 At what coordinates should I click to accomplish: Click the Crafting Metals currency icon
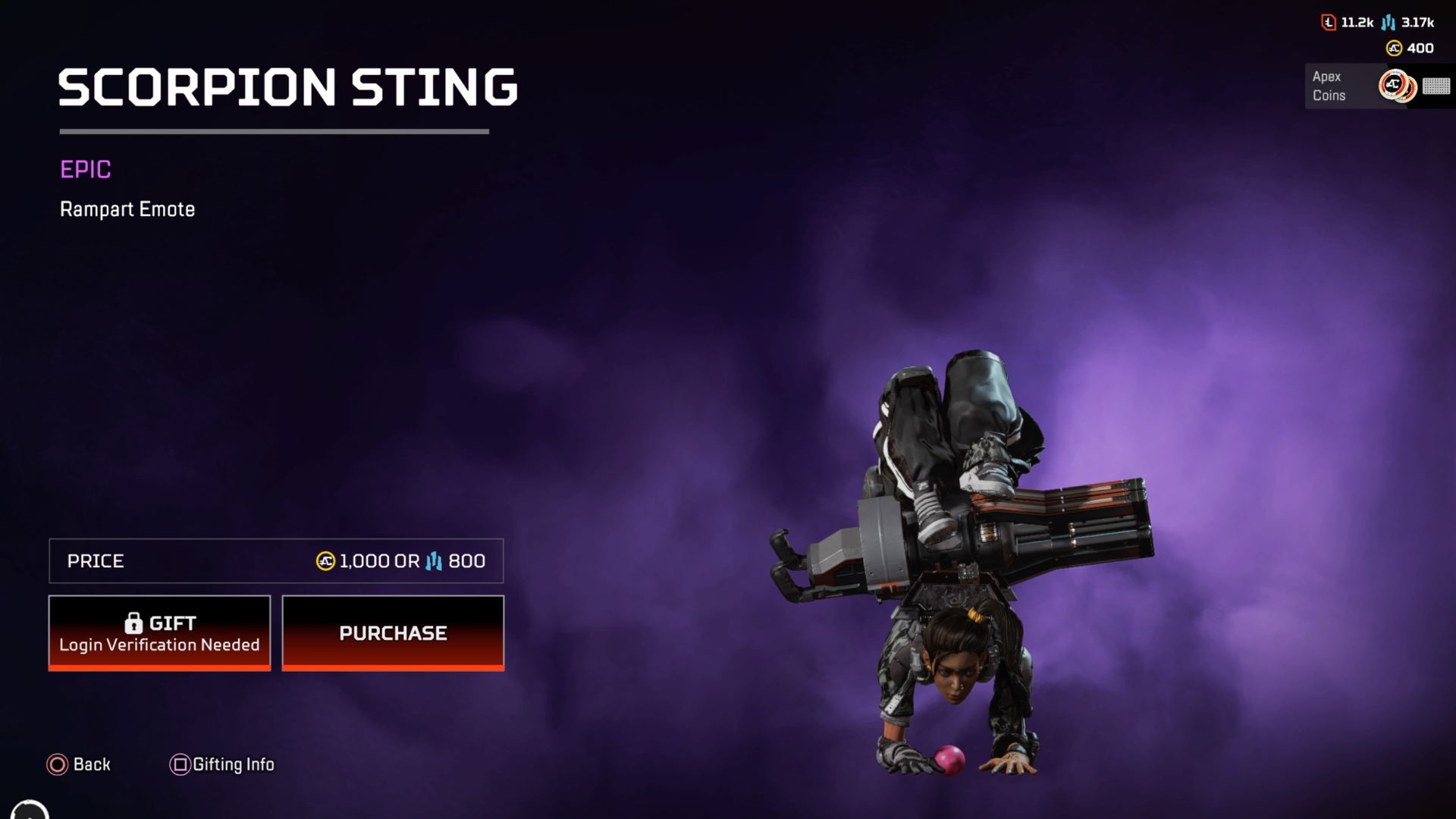pos(1388,24)
